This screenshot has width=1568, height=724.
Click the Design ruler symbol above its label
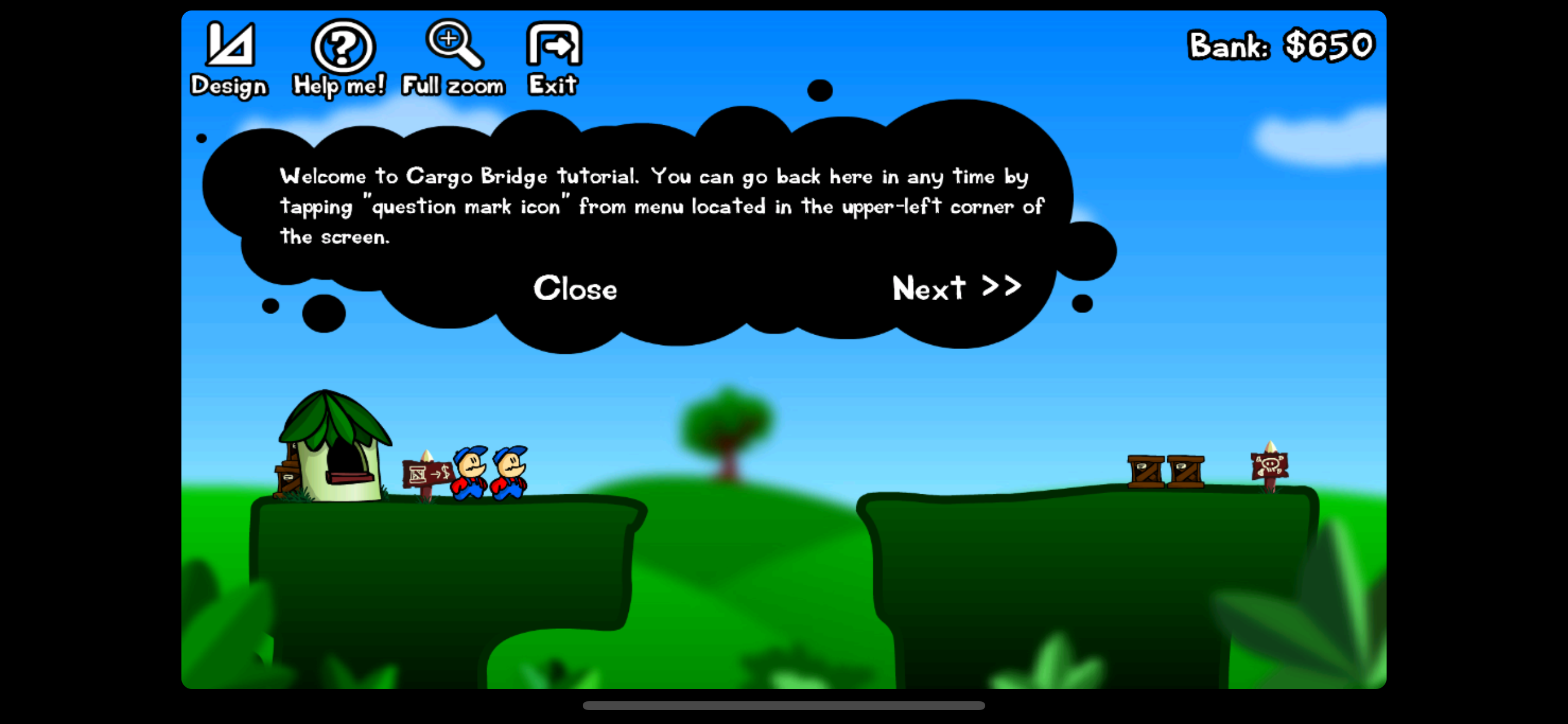pos(230,44)
